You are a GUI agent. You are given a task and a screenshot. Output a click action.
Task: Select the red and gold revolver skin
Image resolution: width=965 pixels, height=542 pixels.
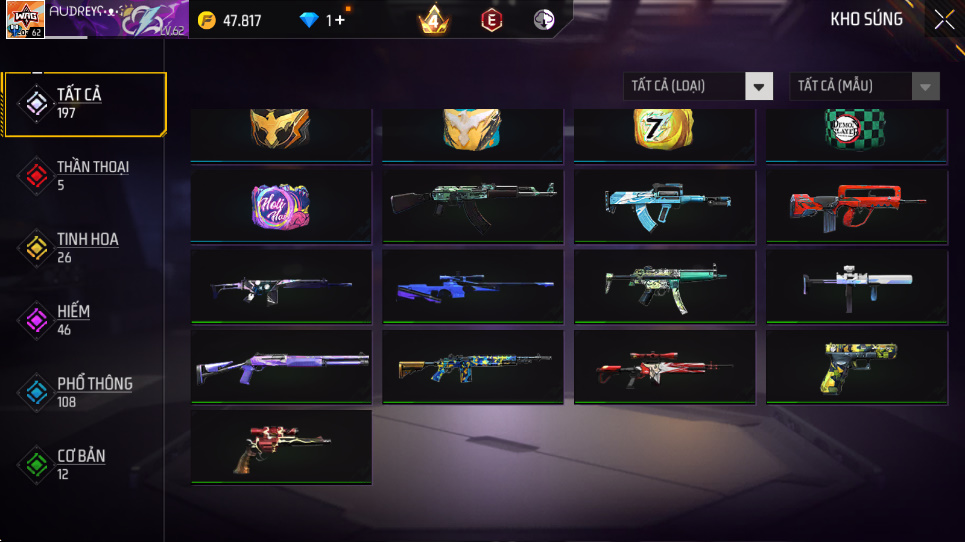pos(280,446)
